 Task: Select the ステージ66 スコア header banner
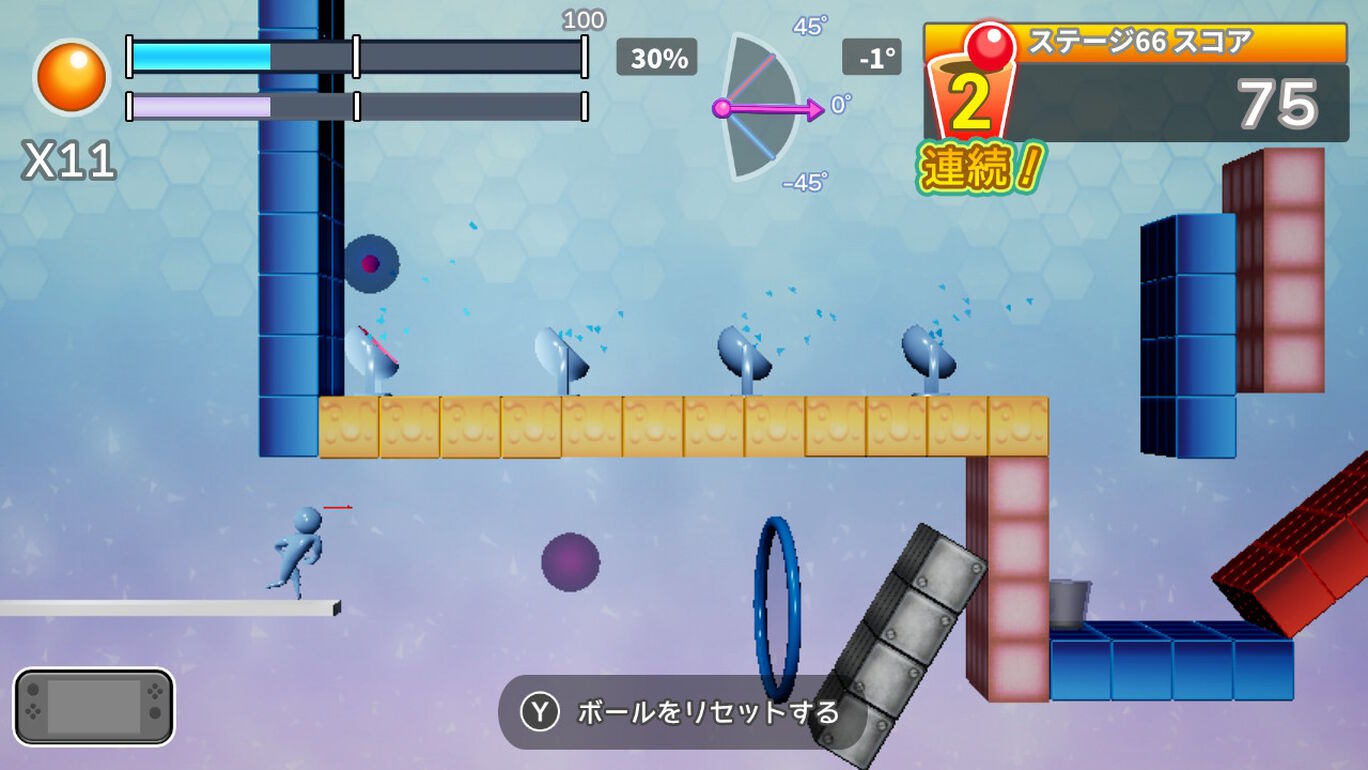pyautogui.click(x=1140, y=38)
